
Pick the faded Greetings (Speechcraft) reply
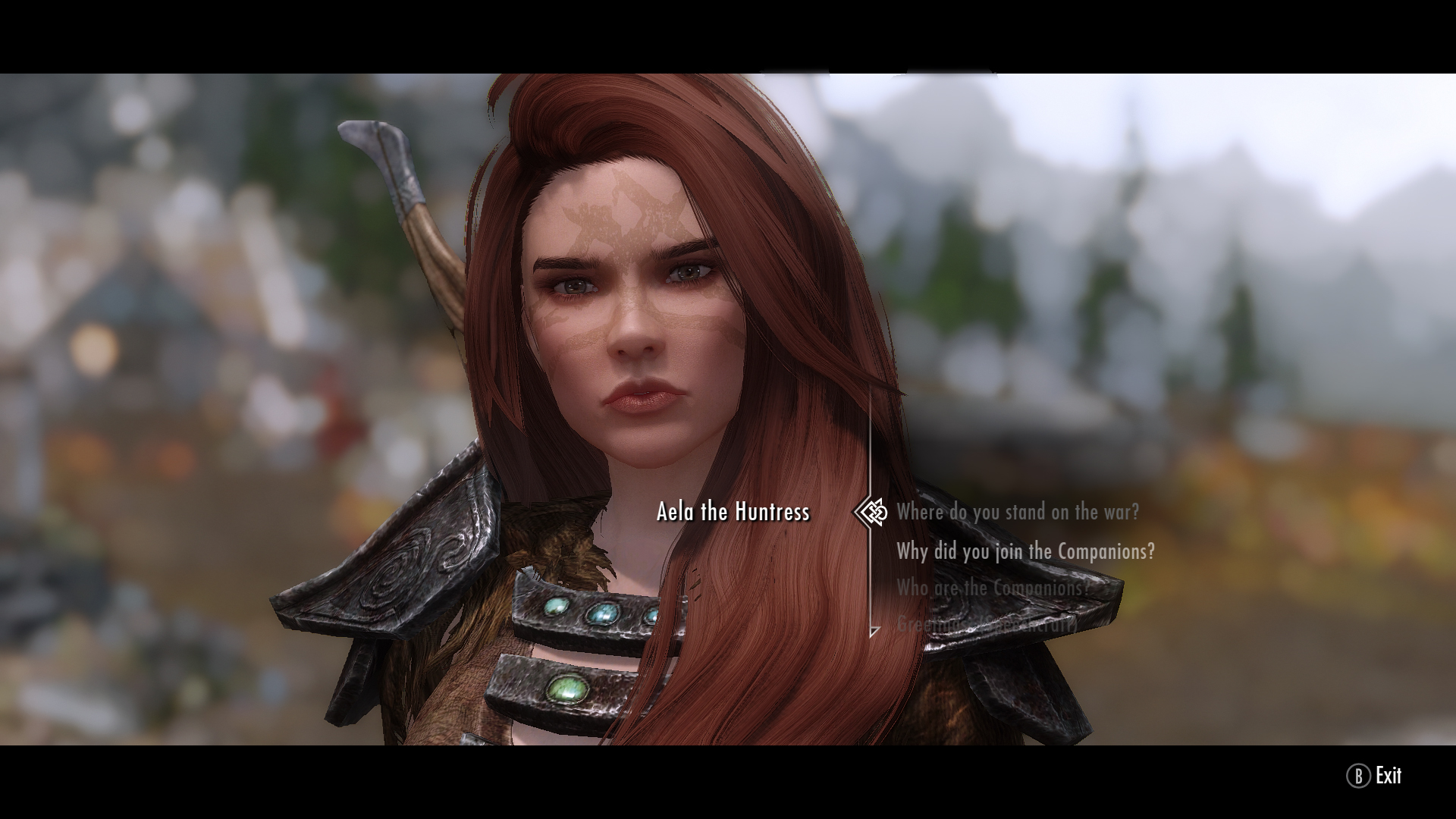click(x=986, y=624)
